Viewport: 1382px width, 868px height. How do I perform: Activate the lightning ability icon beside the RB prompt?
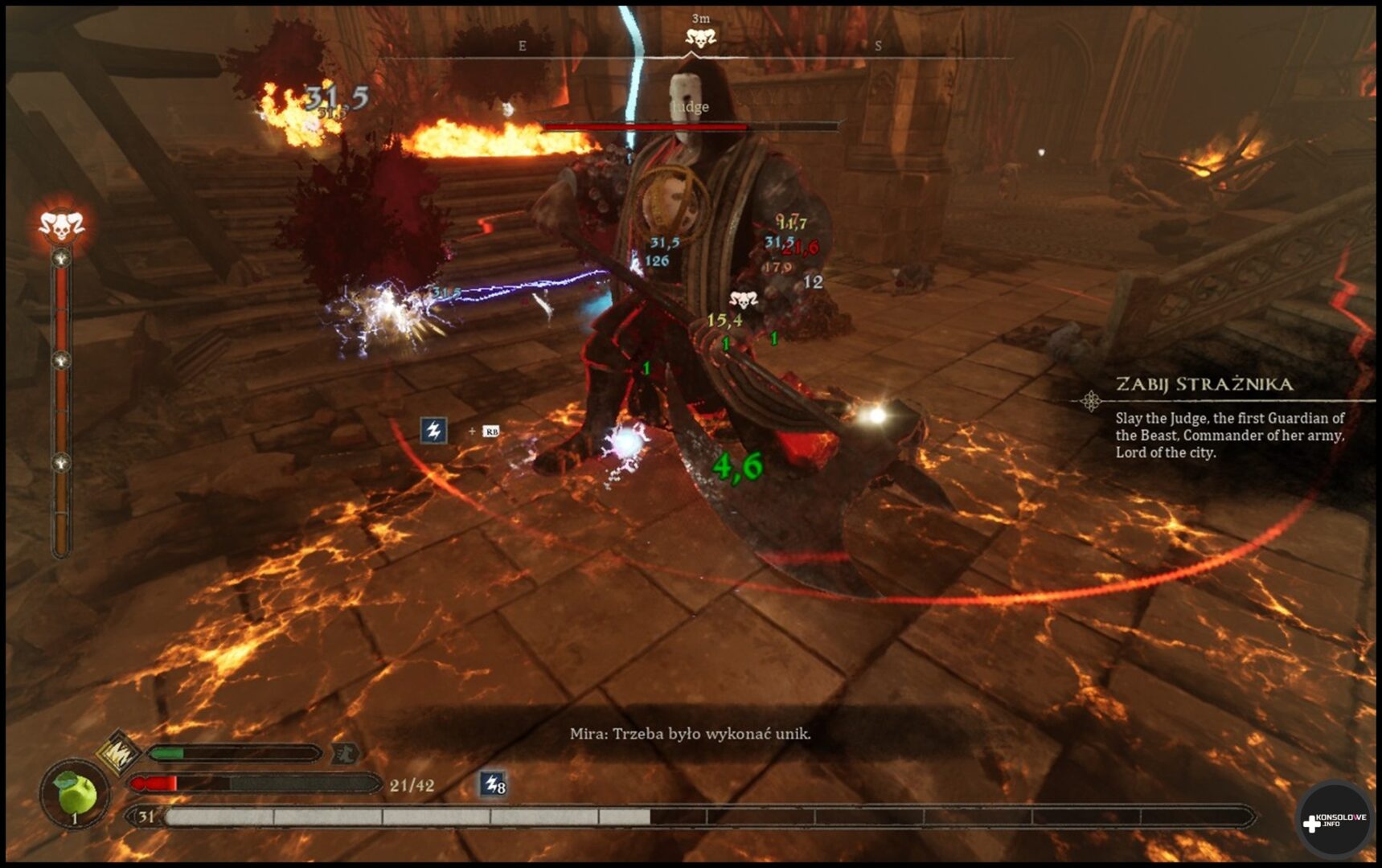coord(433,430)
